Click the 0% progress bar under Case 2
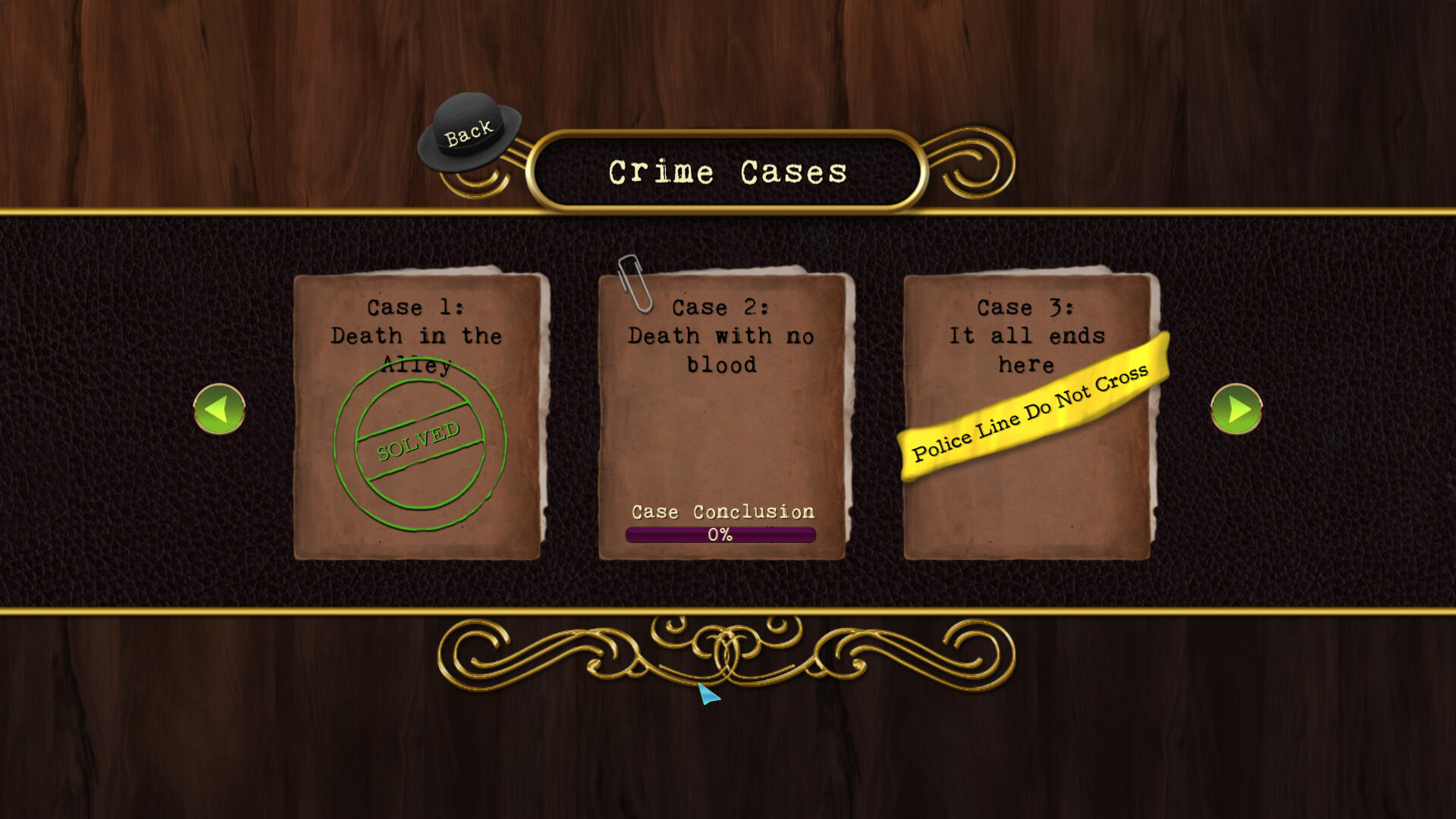1456x819 pixels. point(720,535)
